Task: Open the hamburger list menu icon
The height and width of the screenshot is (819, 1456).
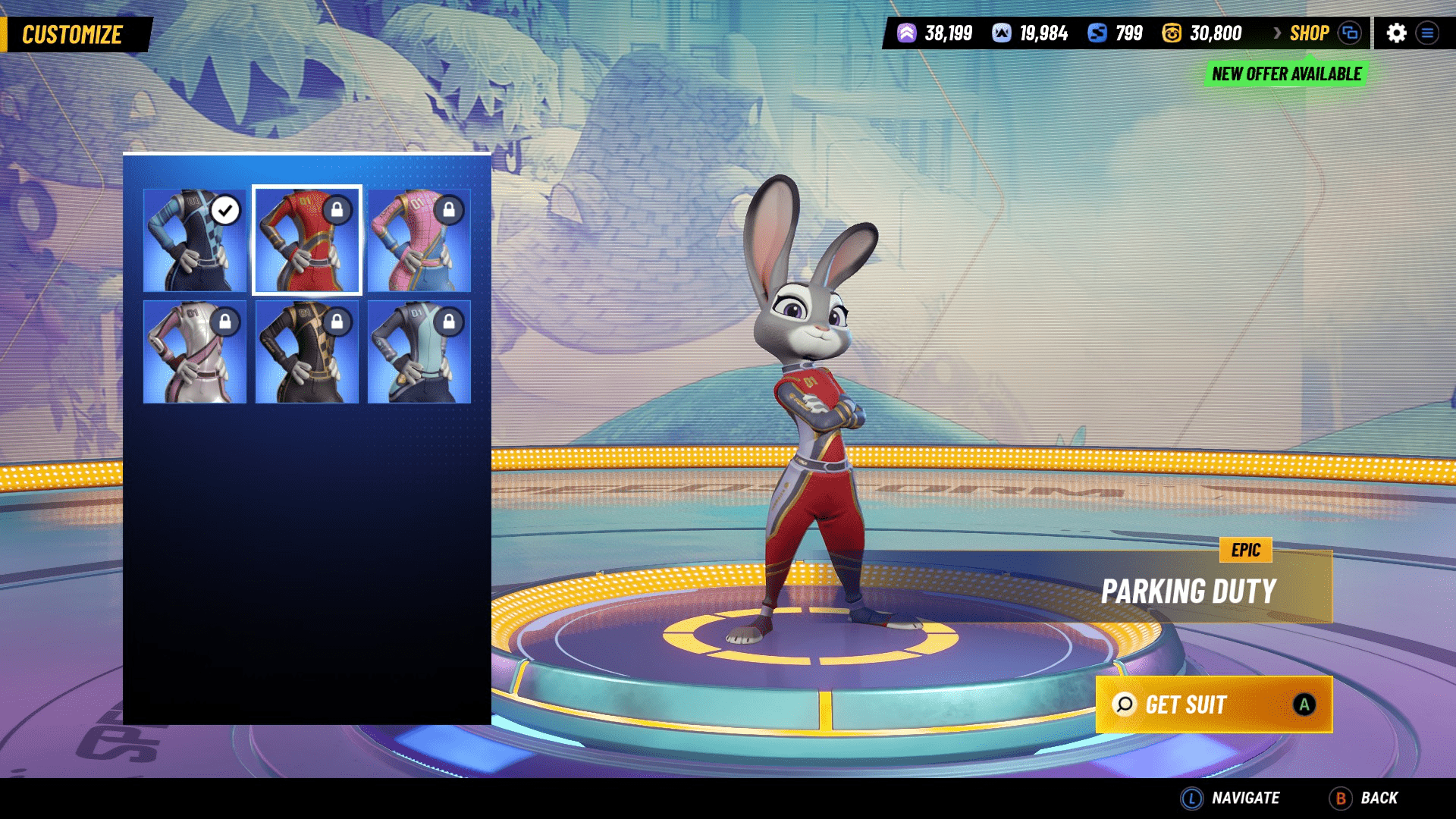Action: pyautogui.click(x=1427, y=33)
